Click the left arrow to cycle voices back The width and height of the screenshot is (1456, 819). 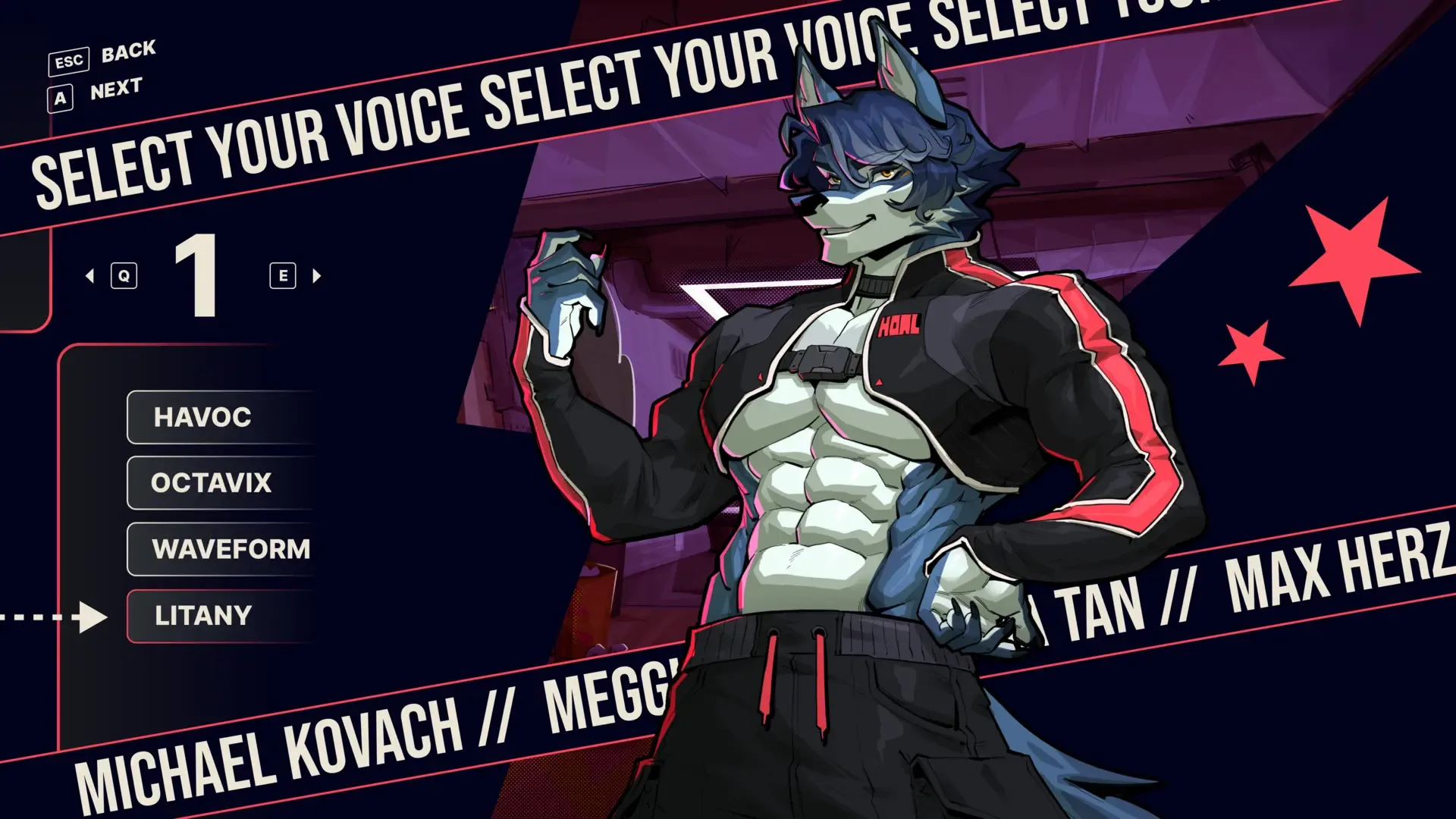91,275
